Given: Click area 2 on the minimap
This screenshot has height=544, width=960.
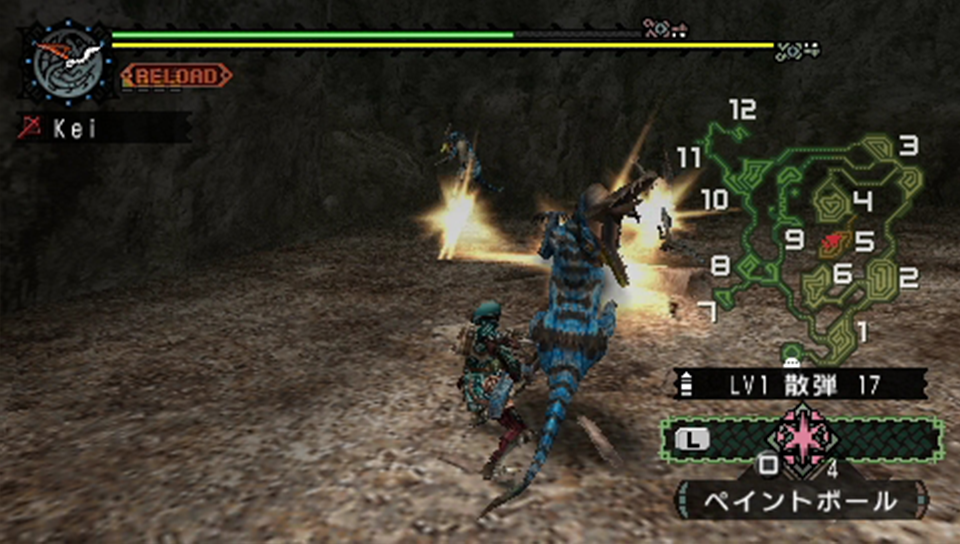Looking at the screenshot, I should (x=908, y=279).
